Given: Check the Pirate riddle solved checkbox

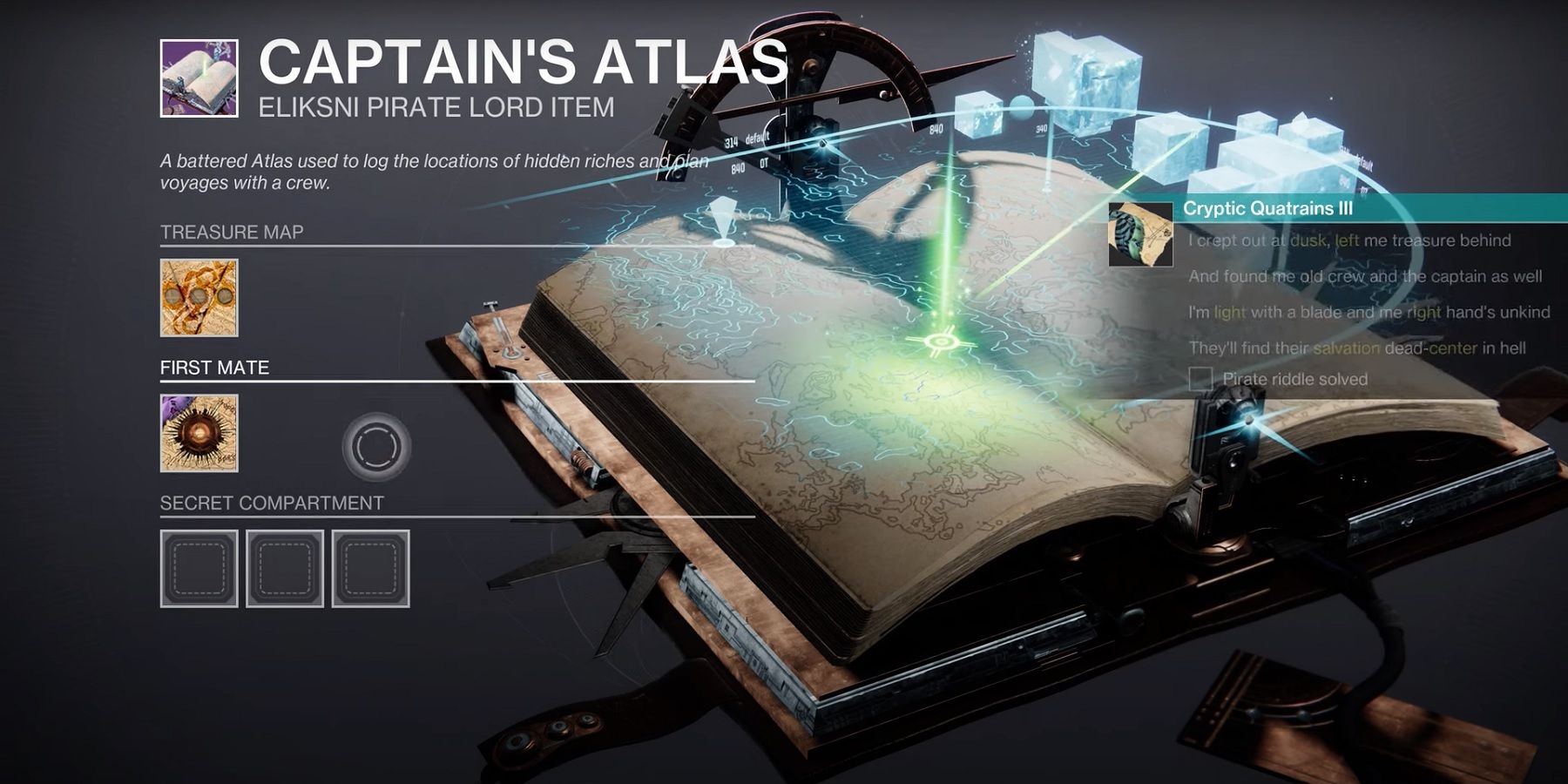Looking at the screenshot, I should coord(1200,377).
